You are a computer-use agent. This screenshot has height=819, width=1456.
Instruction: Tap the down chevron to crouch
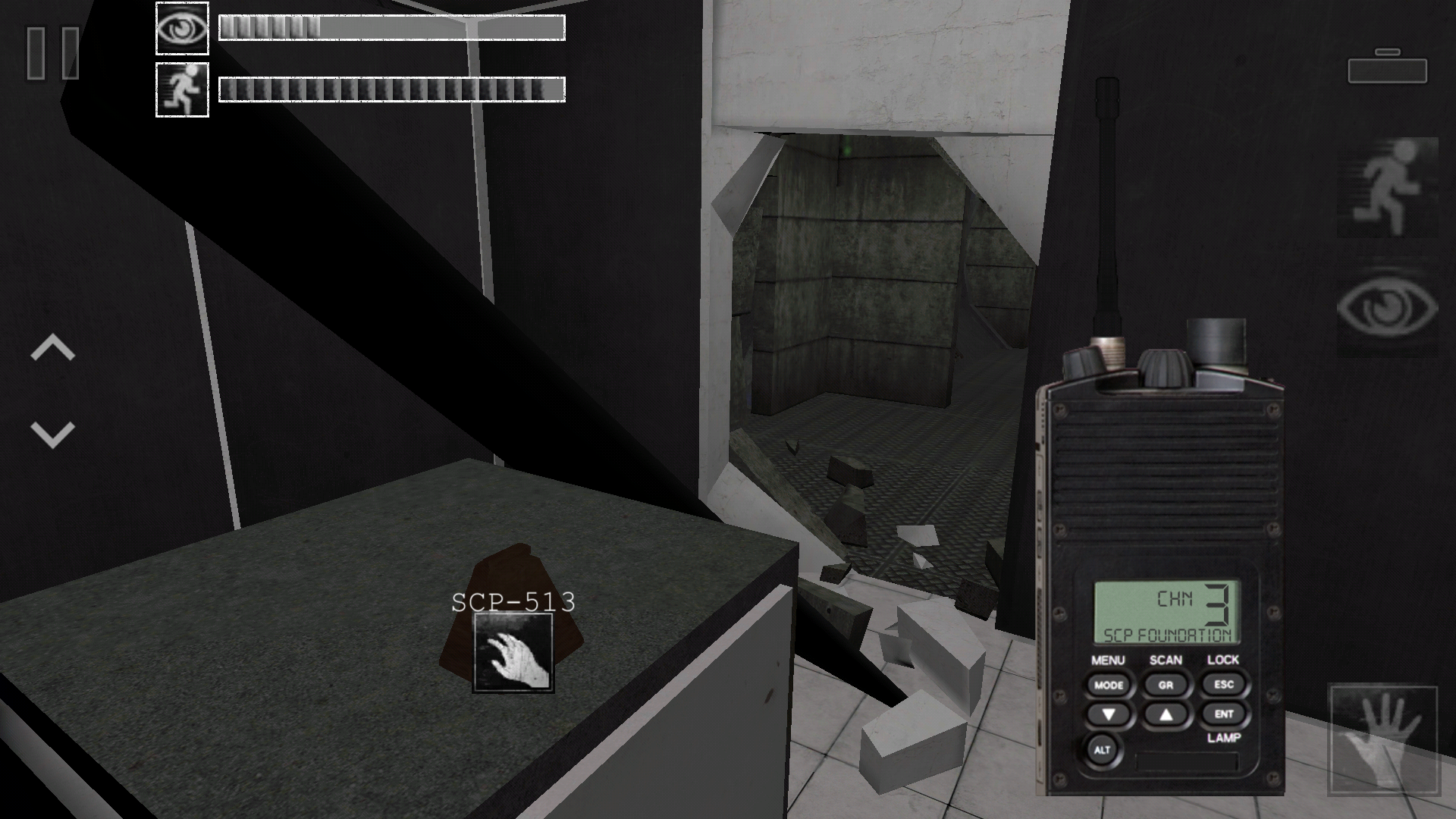click(x=52, y=435)
